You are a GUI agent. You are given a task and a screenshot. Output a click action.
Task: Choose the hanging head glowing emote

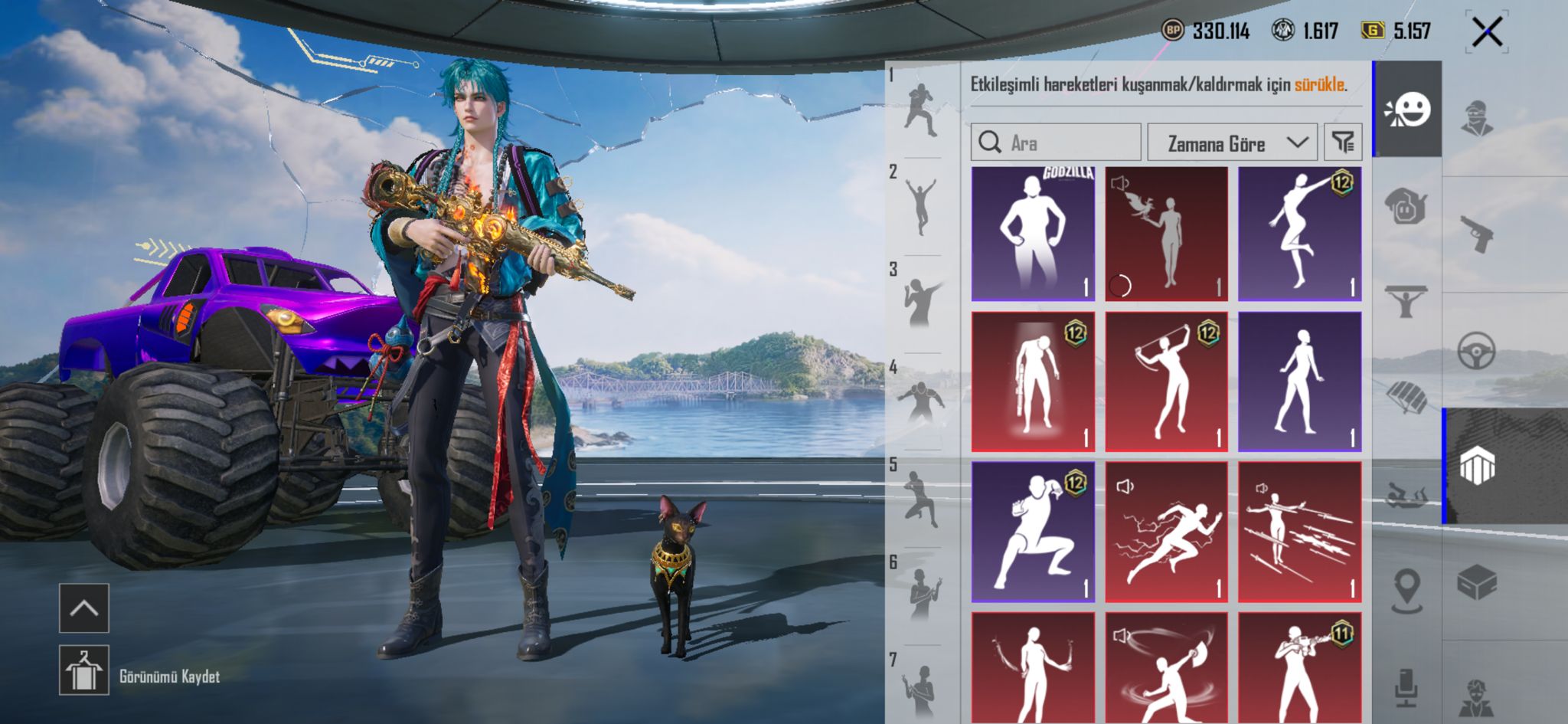(1032, 382)
